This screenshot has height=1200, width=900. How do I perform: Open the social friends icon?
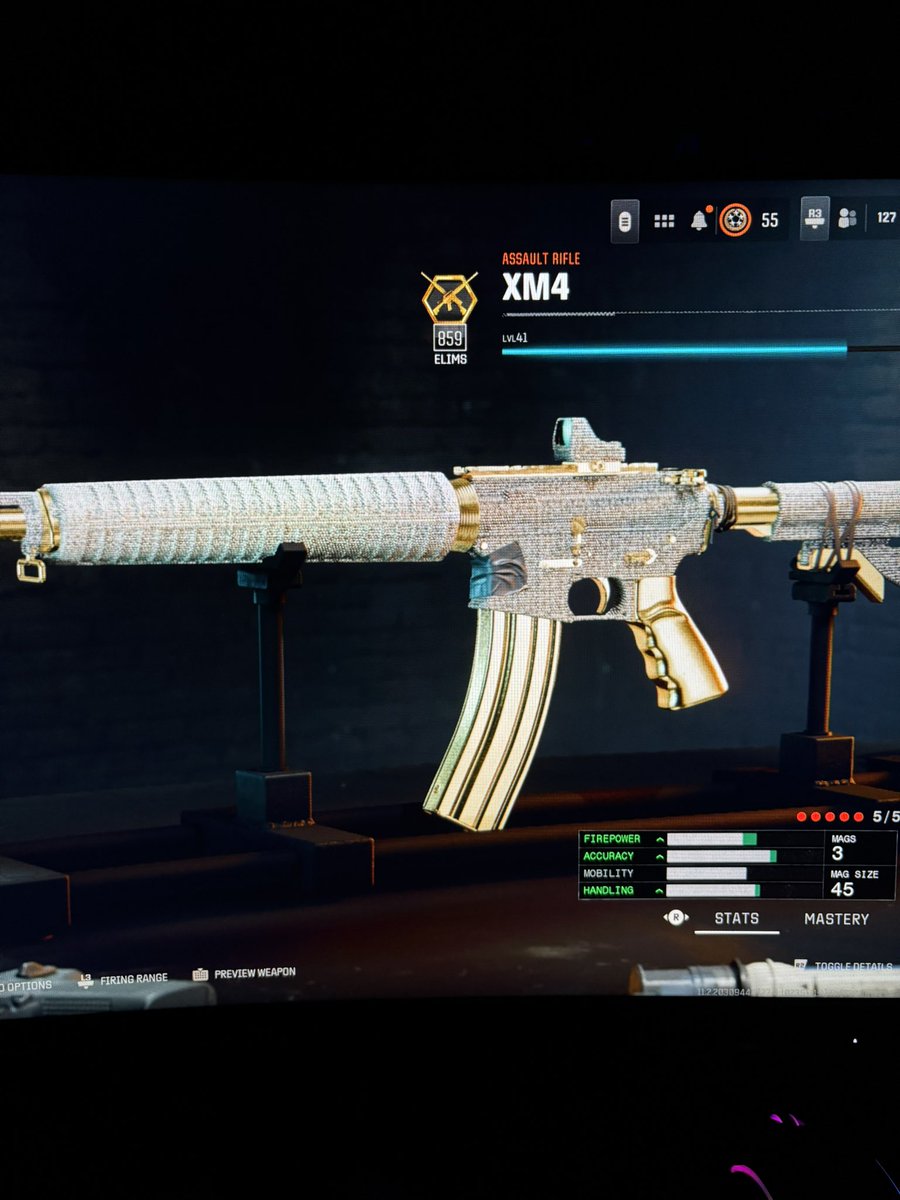tap(847, 218)
